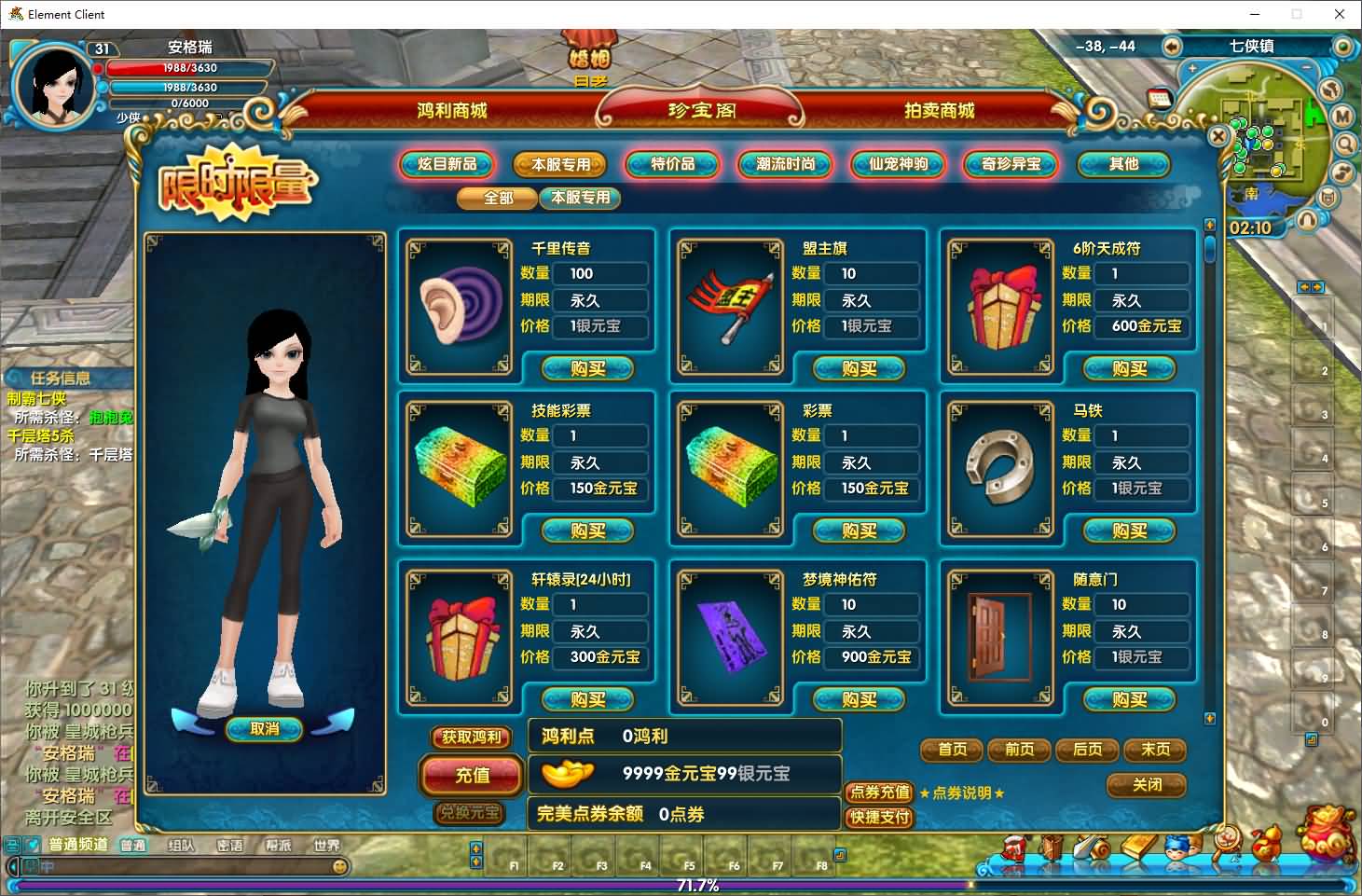Switch to the 鸿利商城 shop tab
The height and width of the screenshot is (896, 1362).
452,111
